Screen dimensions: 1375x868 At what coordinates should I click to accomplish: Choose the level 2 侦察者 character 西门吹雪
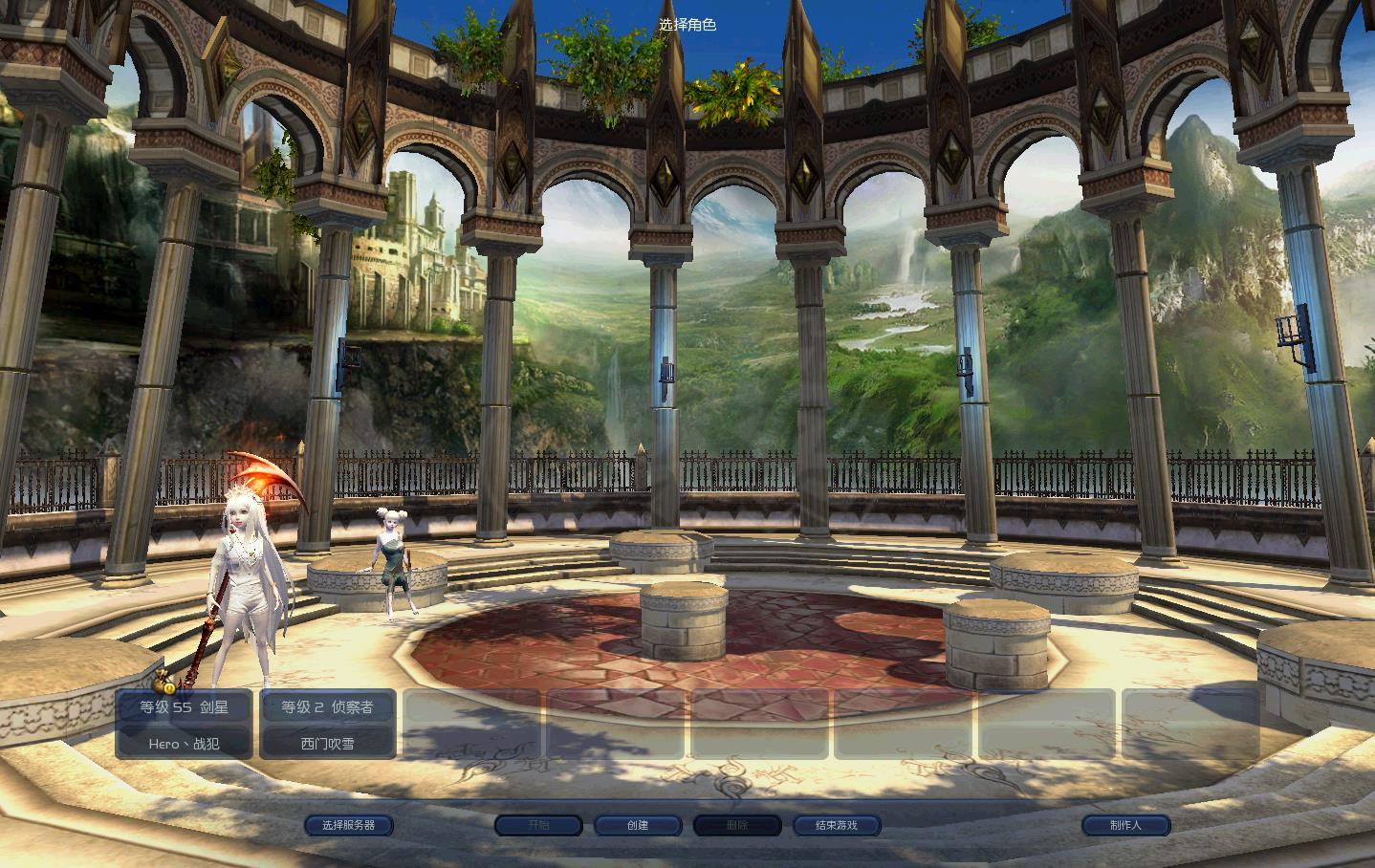click(327, 725)
